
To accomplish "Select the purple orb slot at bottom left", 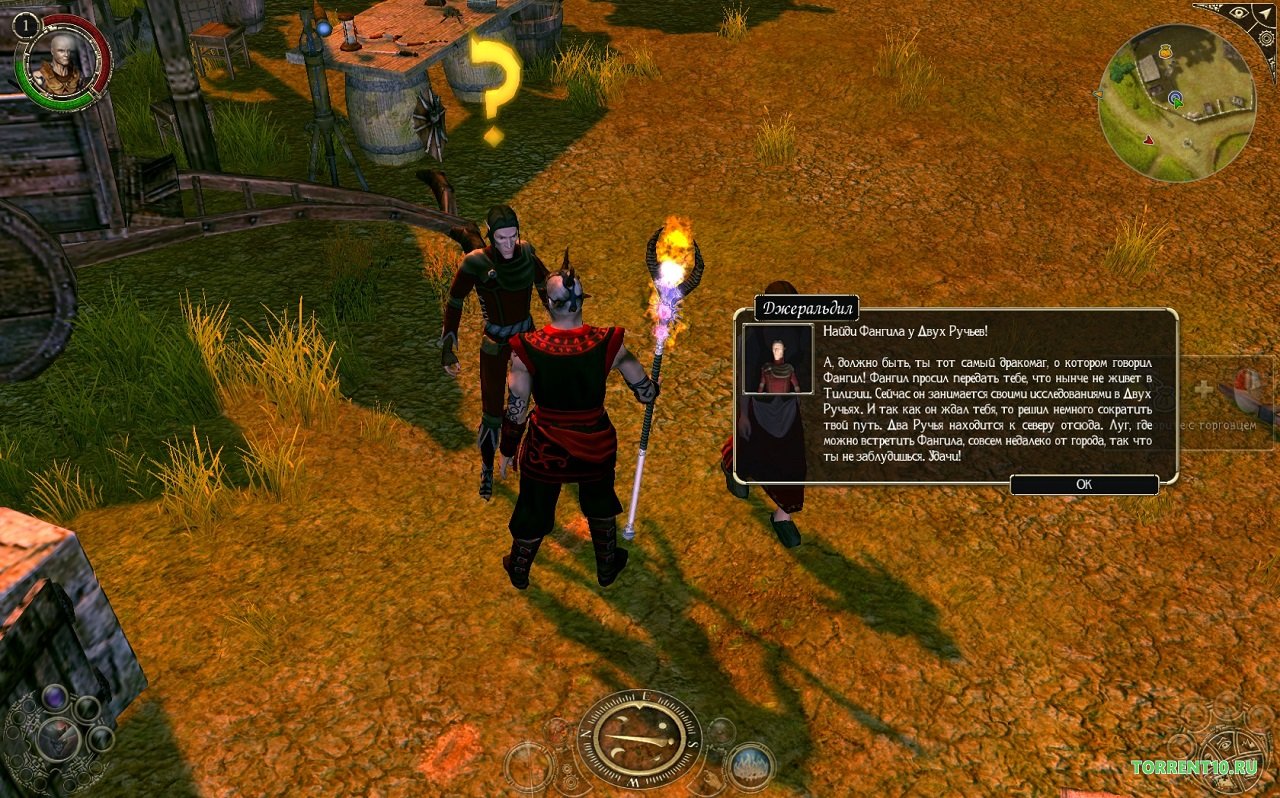I will click(54, 698).
